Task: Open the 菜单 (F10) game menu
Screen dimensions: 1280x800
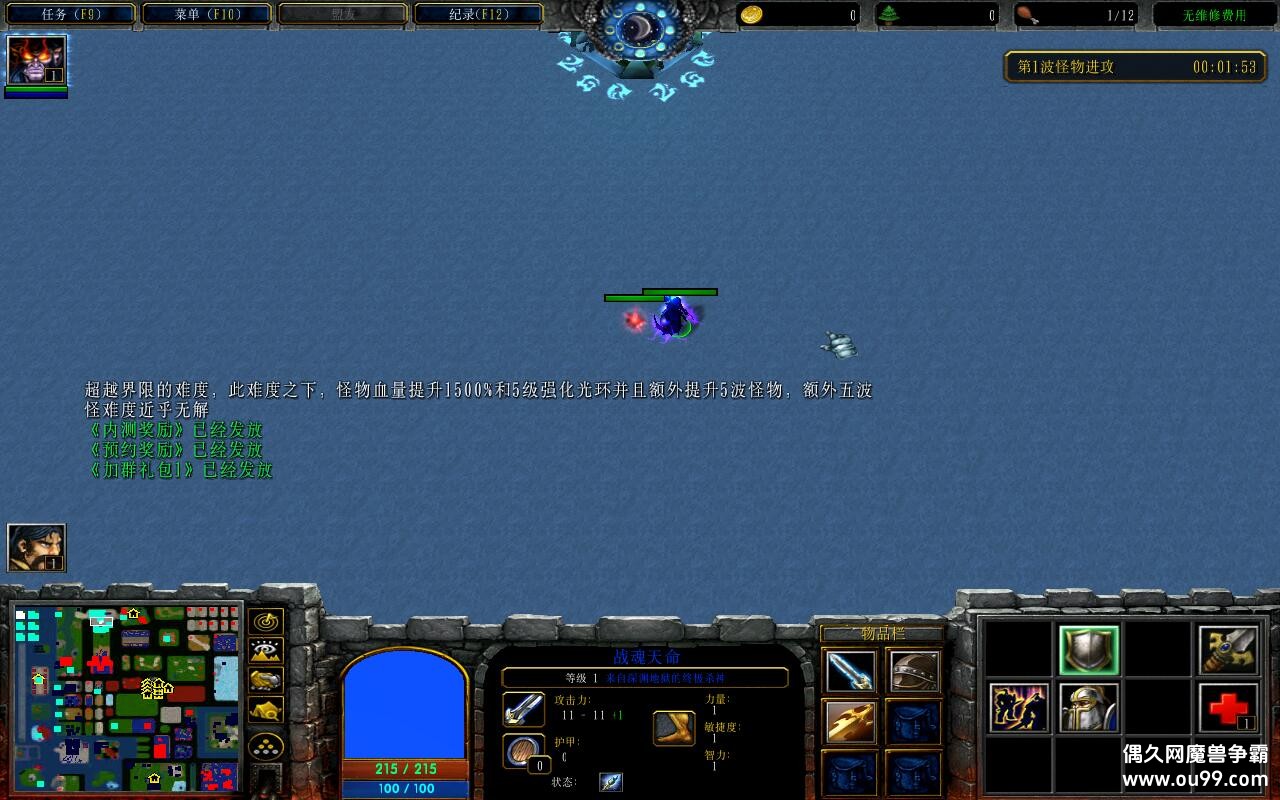Action: pos(207,14)
